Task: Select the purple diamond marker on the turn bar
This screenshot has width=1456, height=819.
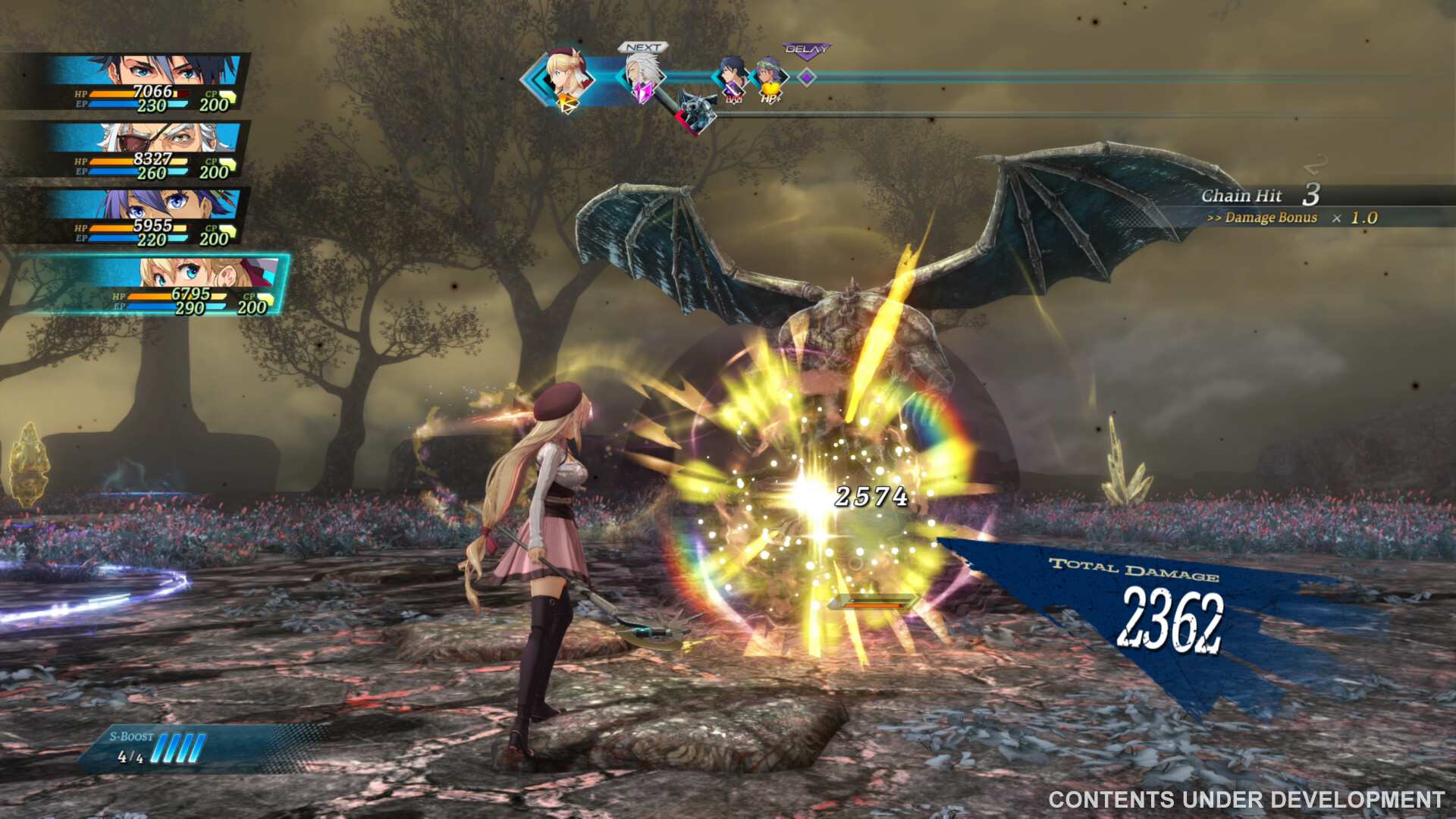Action: tap(808, 77)
